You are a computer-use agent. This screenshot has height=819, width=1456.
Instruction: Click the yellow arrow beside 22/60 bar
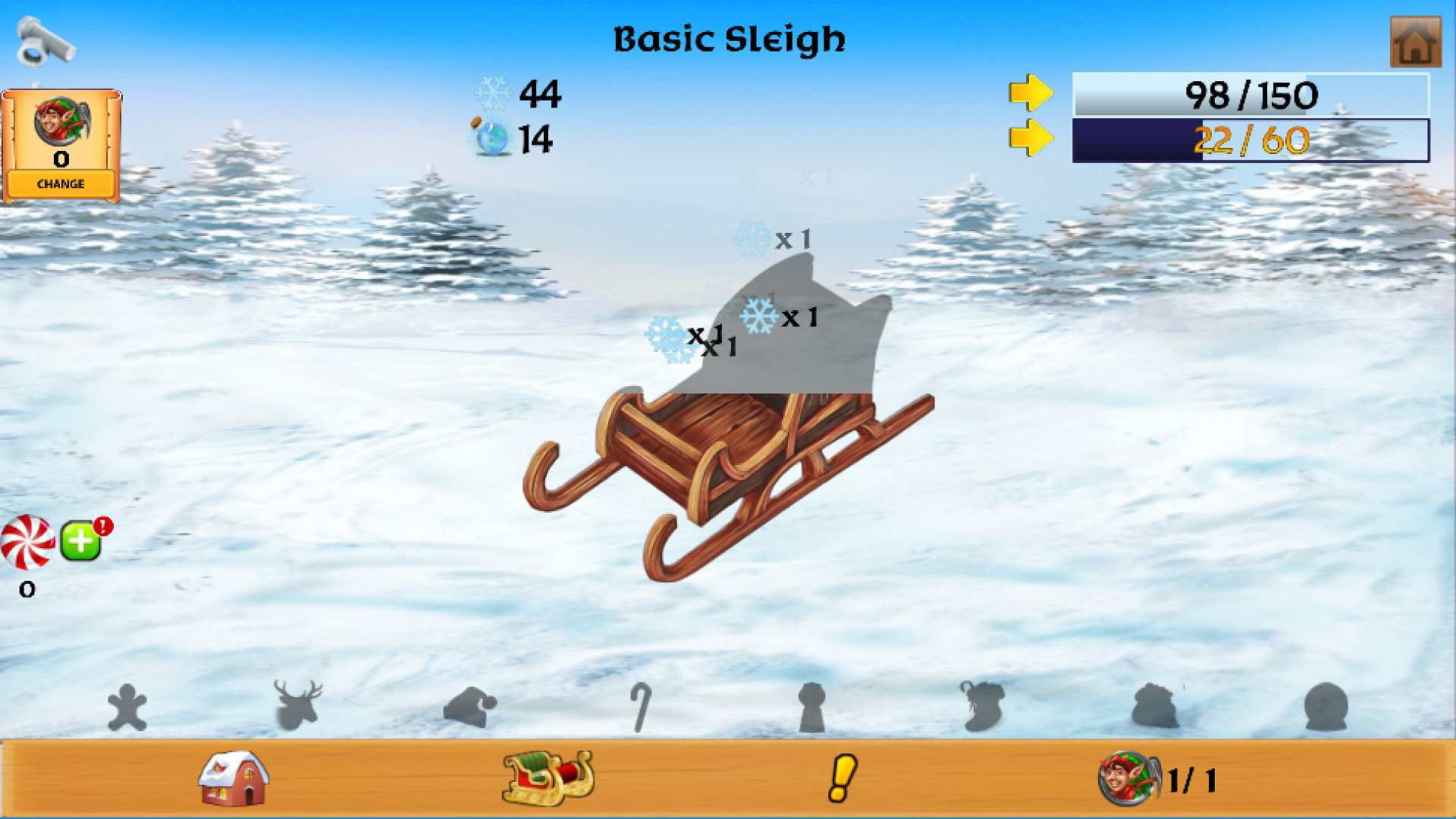(x=1031, y=139)
